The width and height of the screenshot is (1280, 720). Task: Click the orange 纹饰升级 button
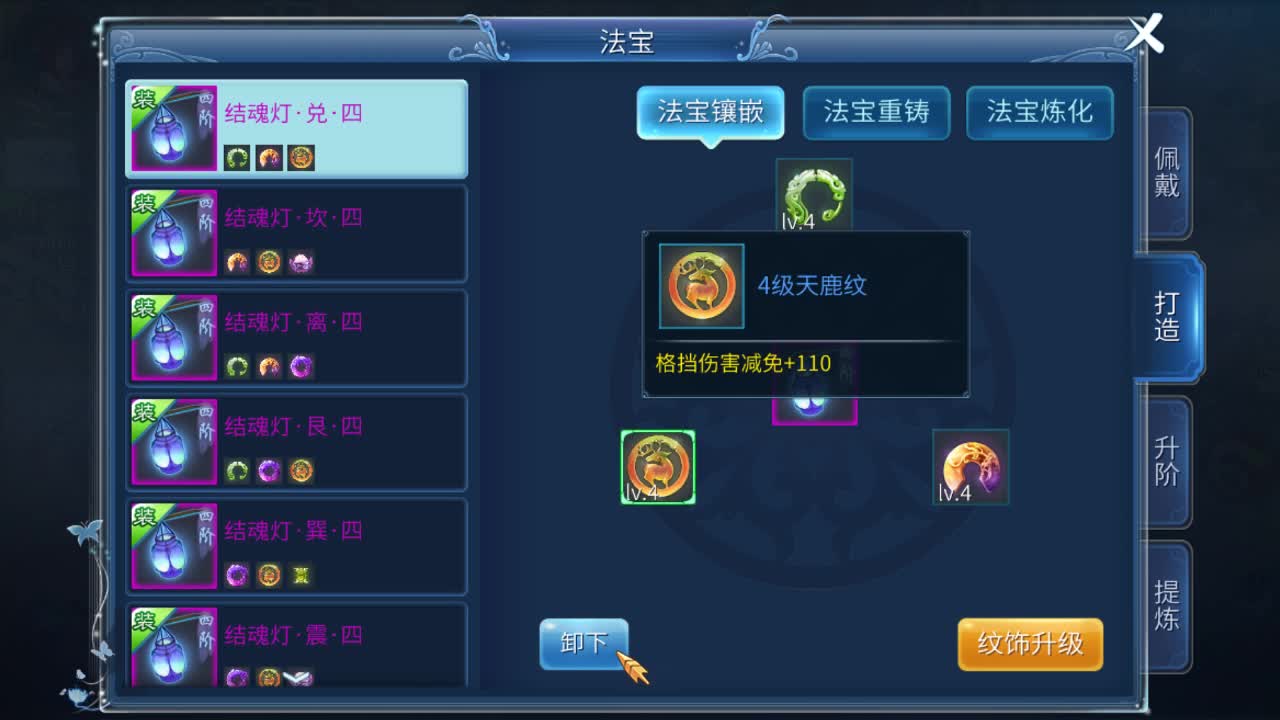[1030, 645]
